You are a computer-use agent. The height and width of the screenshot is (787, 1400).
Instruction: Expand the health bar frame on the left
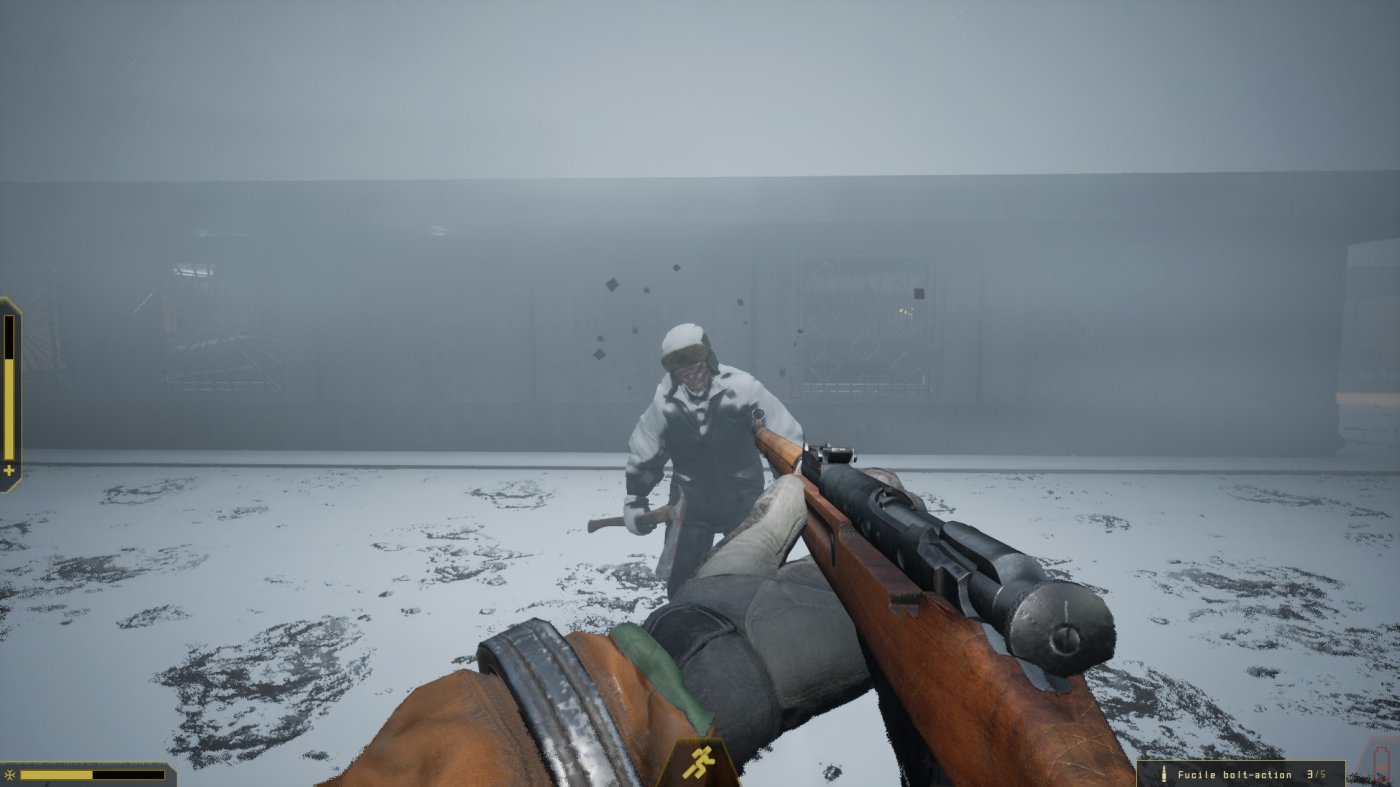pyautogui.click(x=8, y=390)
